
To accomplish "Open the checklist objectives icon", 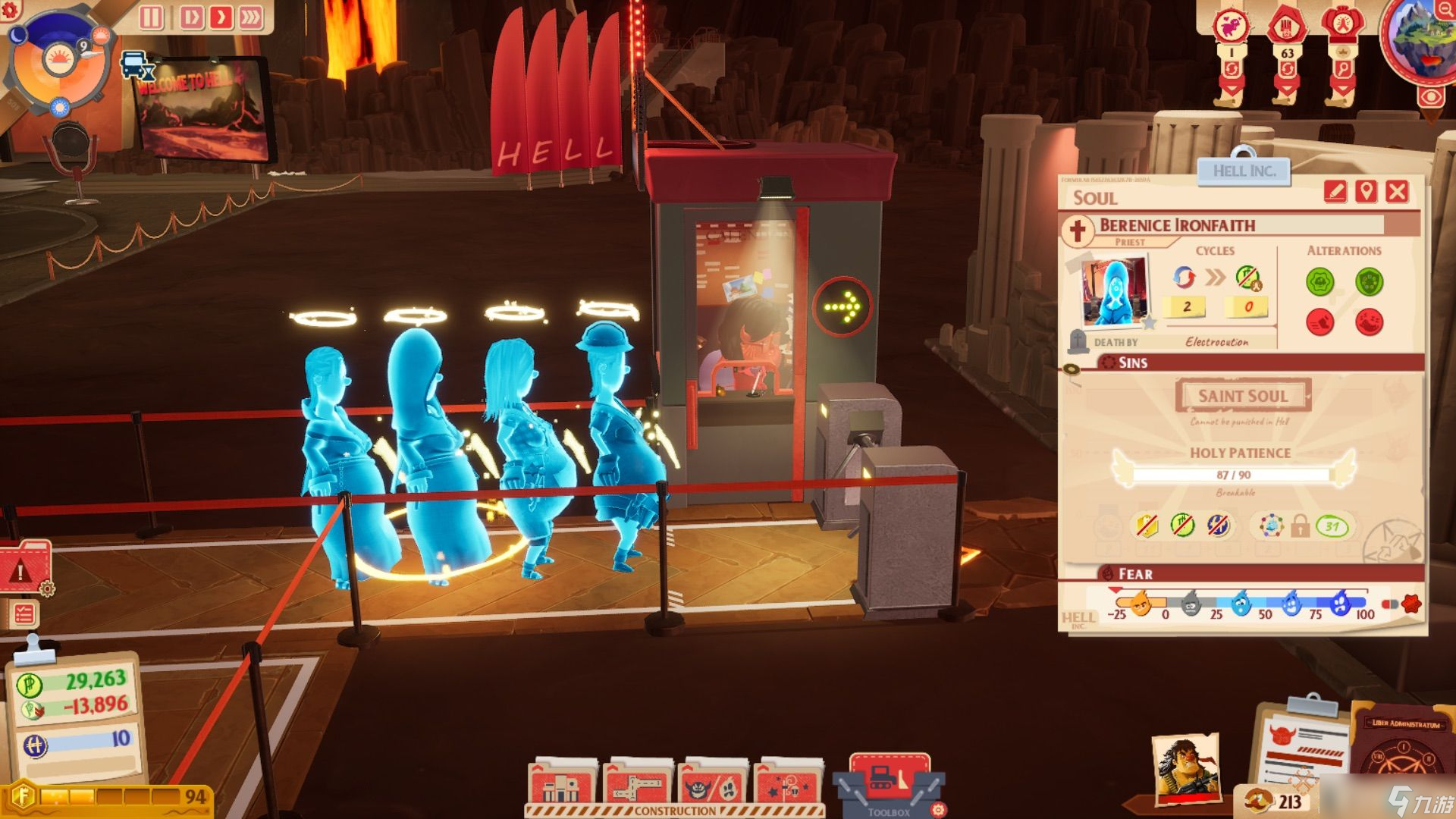I will click(x=24, y=613).
